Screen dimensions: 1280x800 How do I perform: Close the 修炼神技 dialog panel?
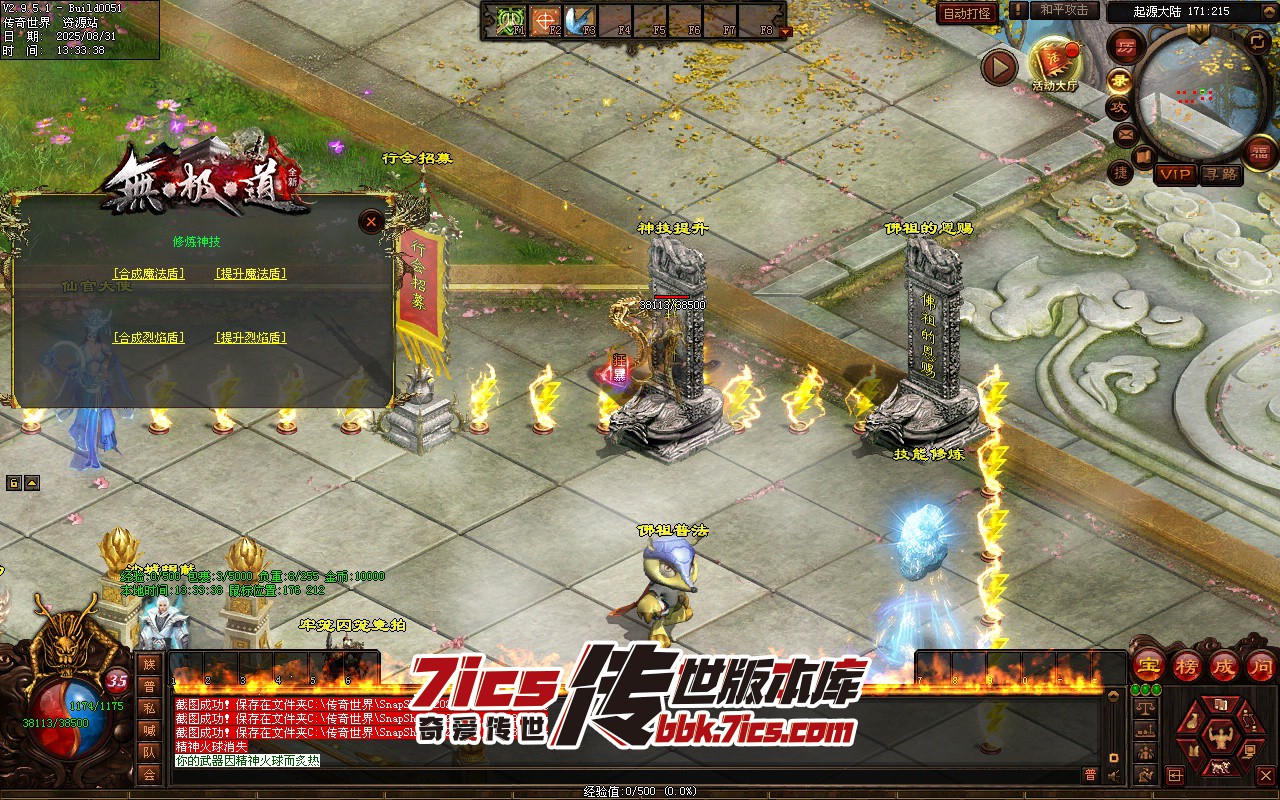pyautogui.click(x=372, y=222)
